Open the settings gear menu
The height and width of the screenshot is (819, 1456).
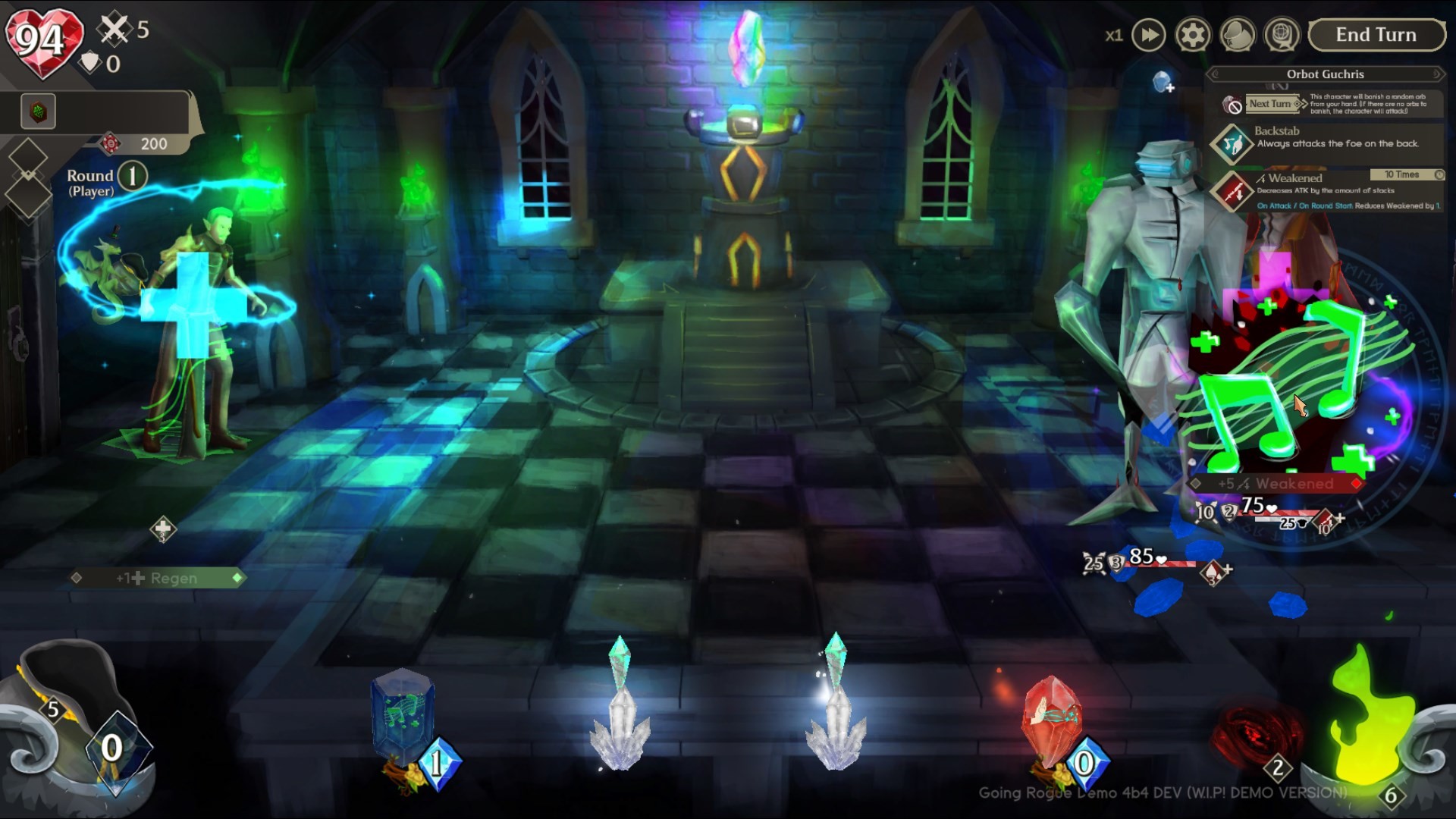coord(1193,34)
